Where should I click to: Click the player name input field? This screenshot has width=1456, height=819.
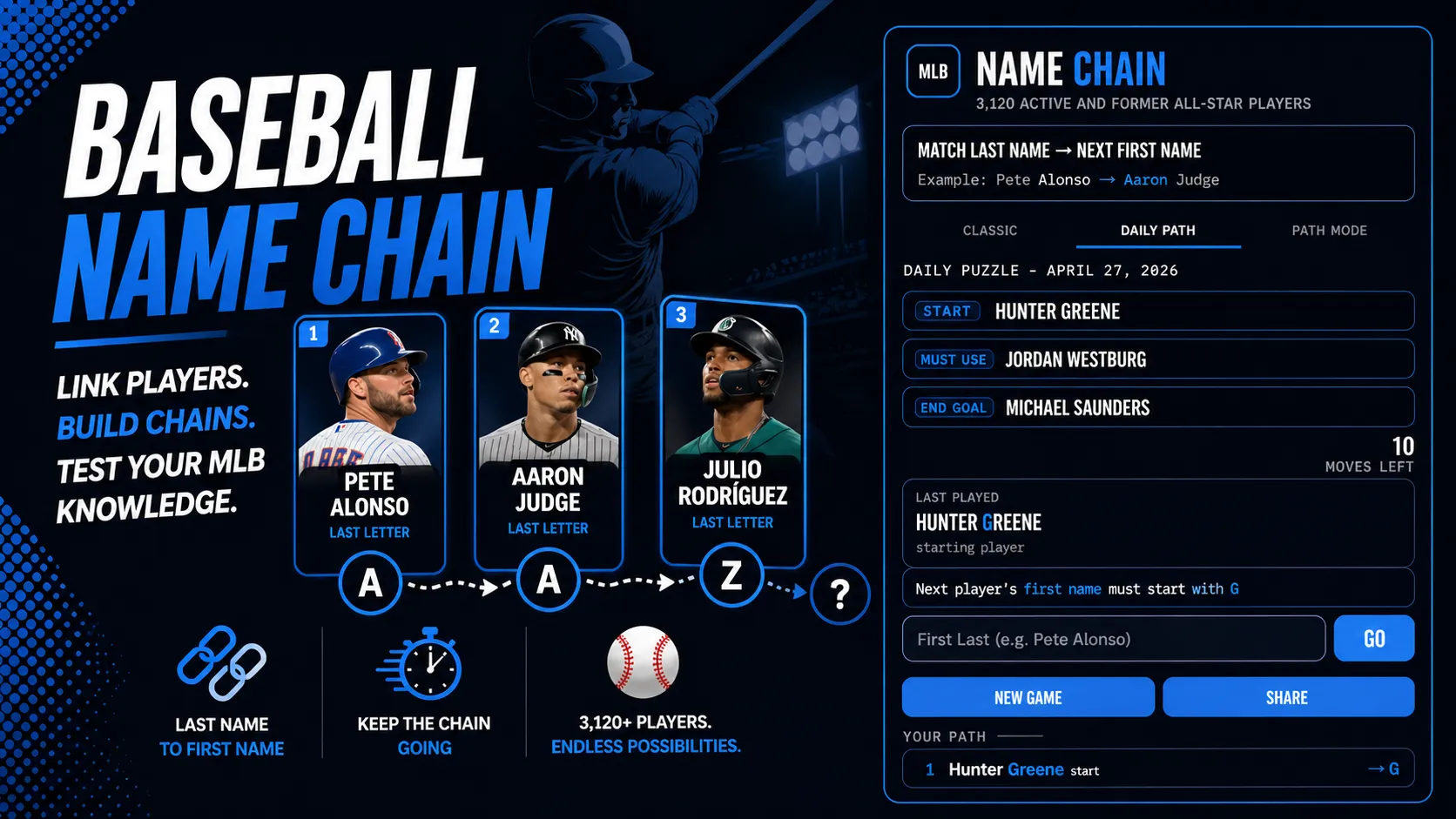[x=1113, y=638]
